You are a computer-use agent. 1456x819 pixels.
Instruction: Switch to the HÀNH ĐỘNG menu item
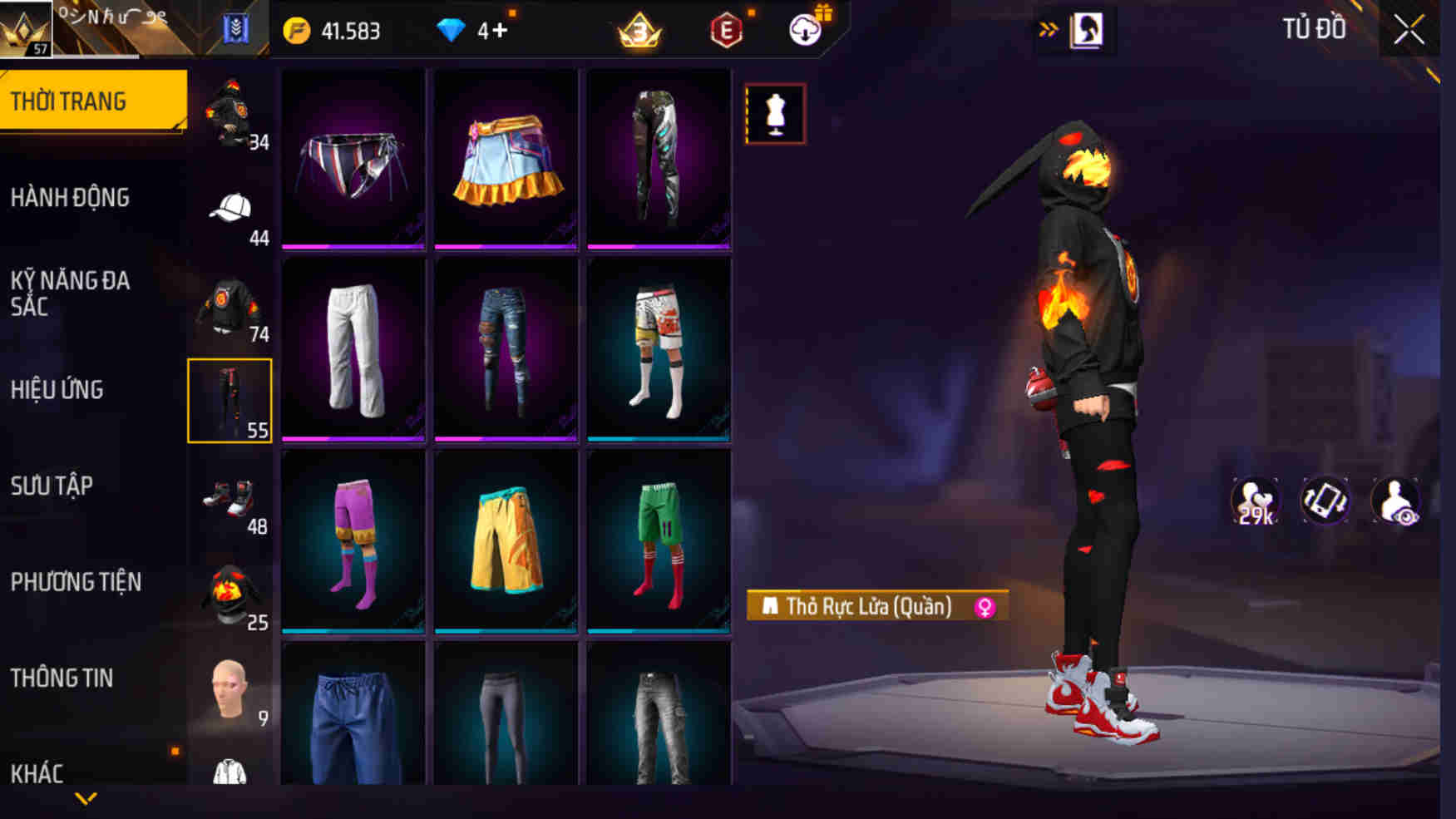(71, 198)
